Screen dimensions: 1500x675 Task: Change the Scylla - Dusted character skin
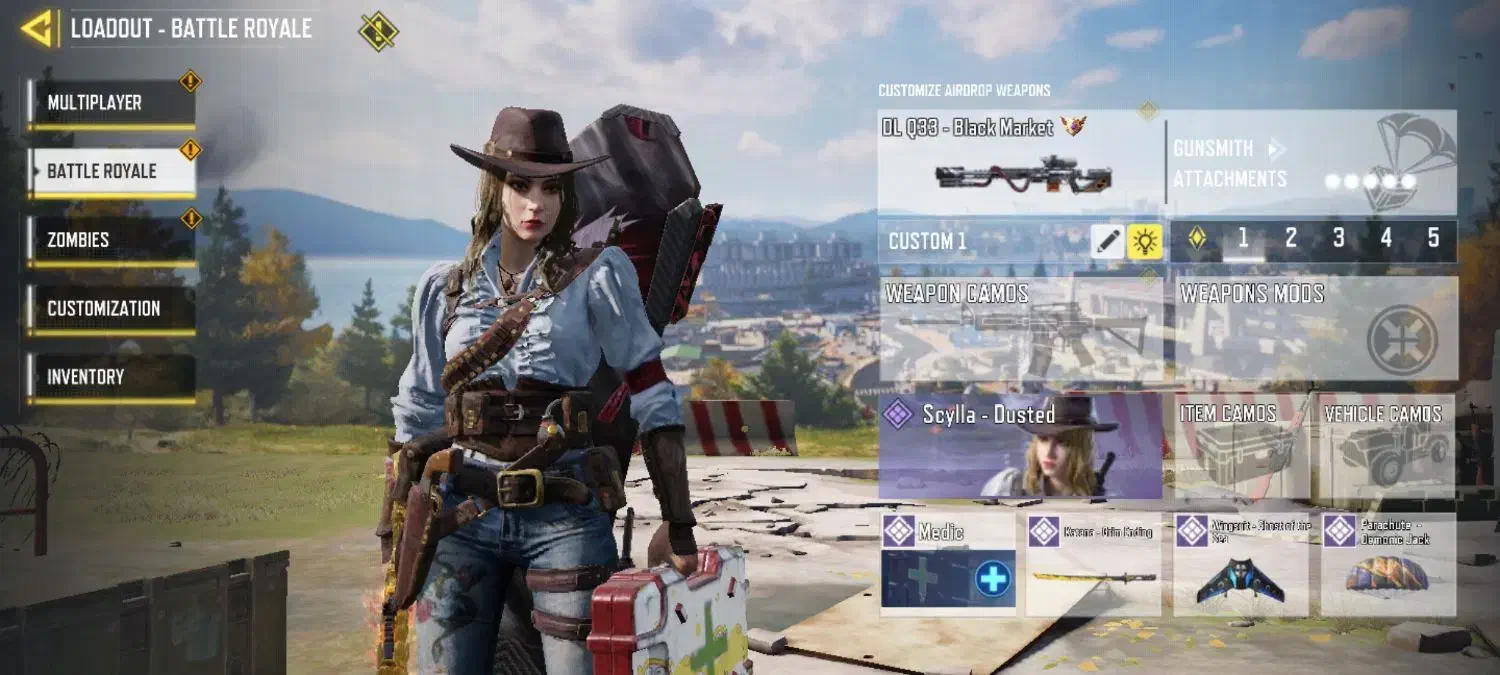1021,446
